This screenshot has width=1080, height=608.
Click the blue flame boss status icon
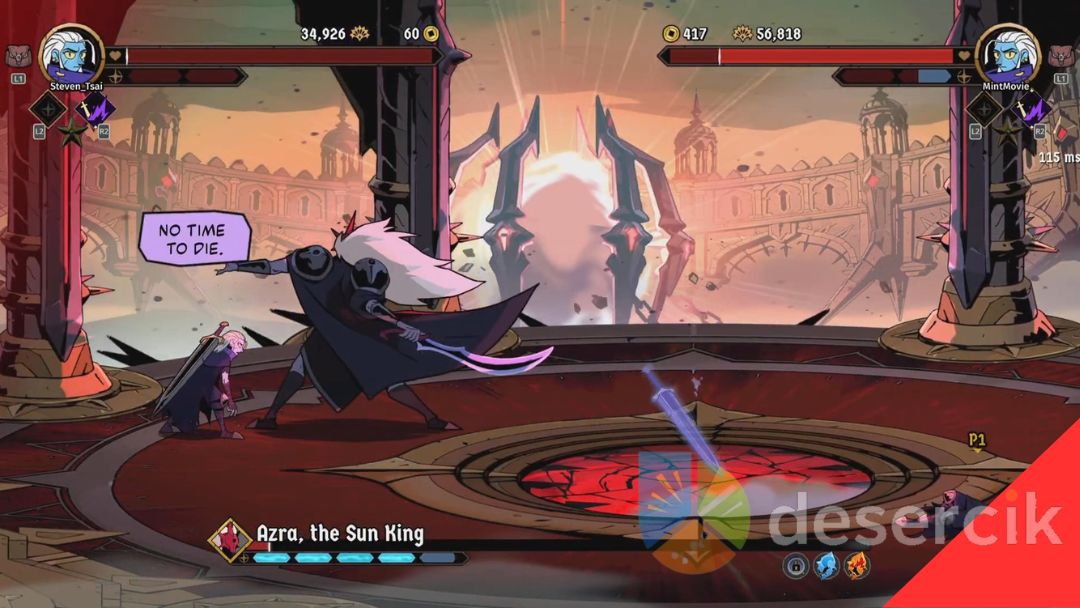[x=826, y=566]
